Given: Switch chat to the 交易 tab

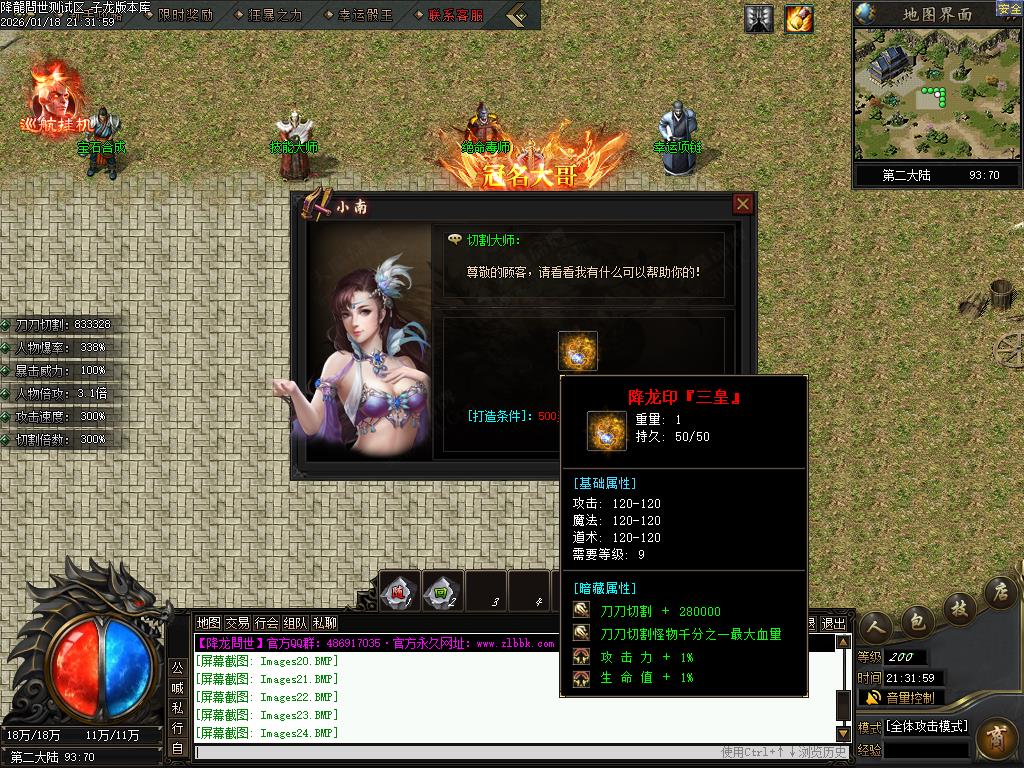Looking at the screenshot, I should coord(237,623).
